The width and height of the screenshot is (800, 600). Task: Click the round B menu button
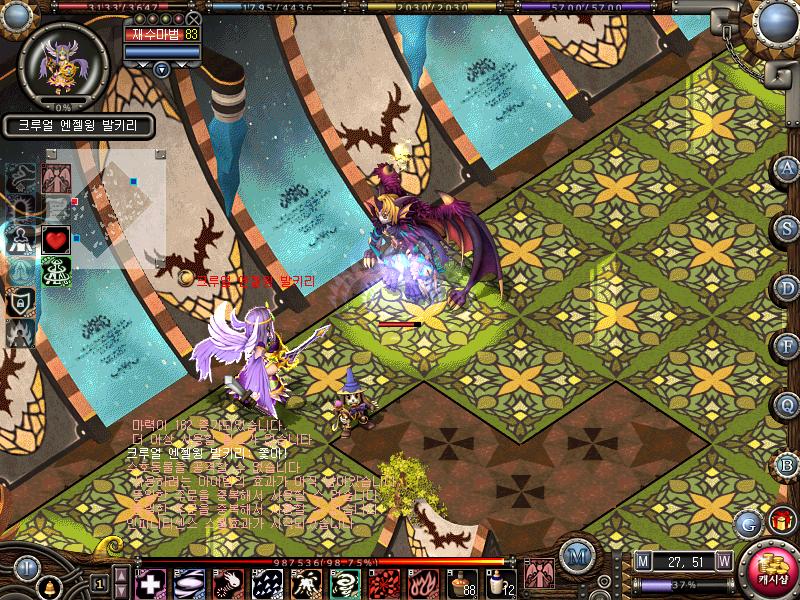[x=787, y=465]
